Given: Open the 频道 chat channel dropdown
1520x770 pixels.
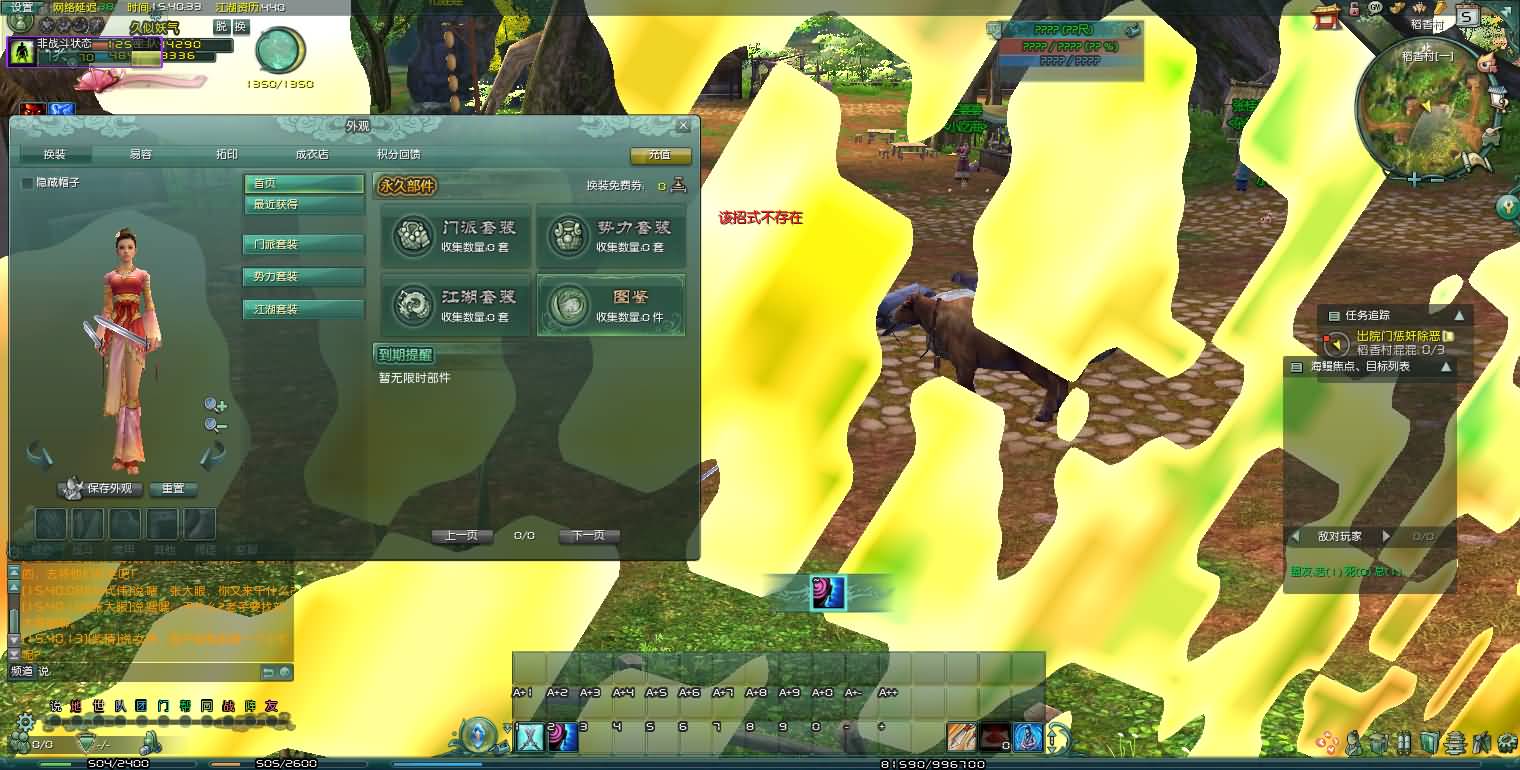Looking at the screenshot, I should point(23,674).
